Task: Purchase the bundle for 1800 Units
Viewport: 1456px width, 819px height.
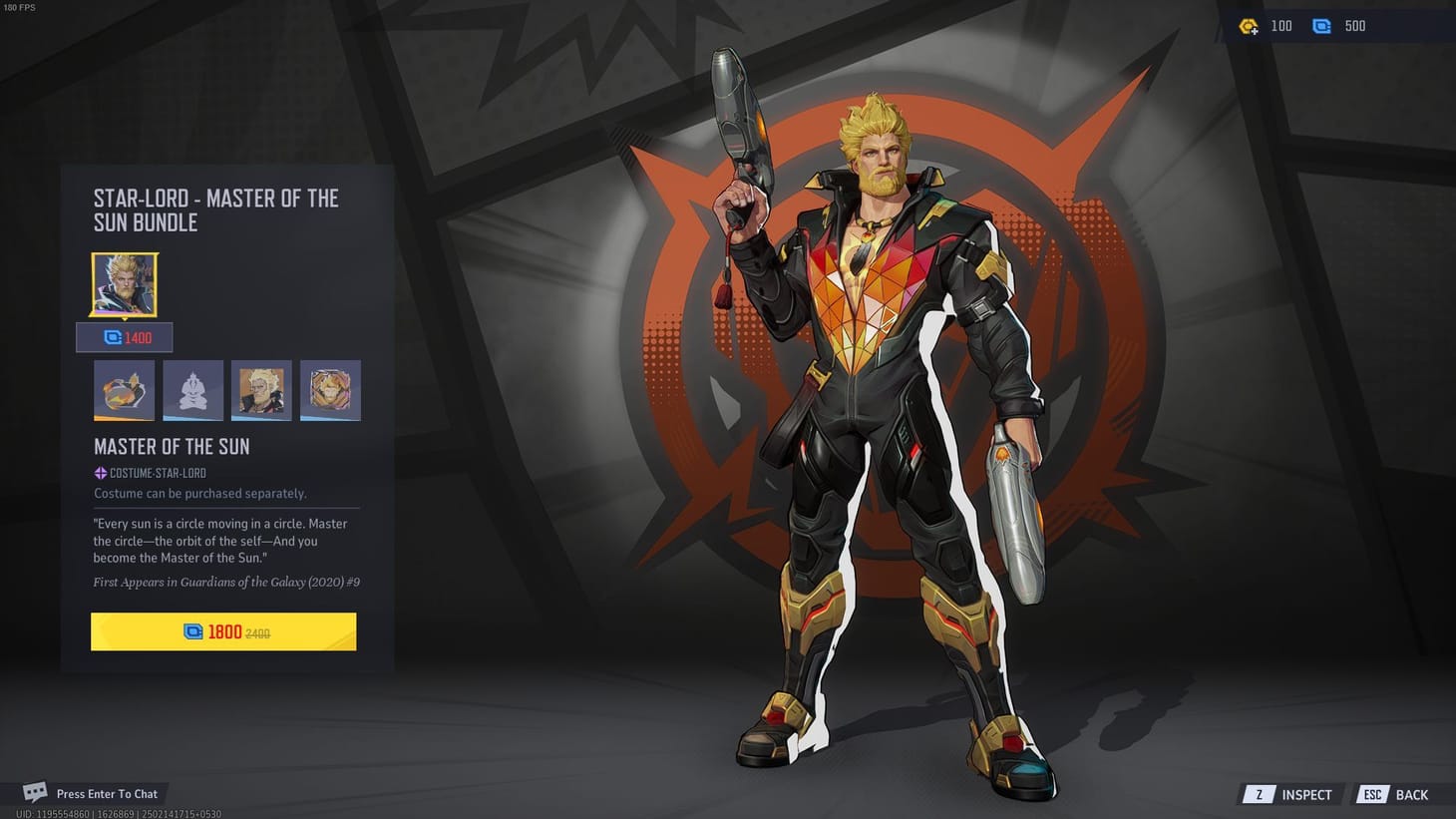Action: (x=223, y=631)
